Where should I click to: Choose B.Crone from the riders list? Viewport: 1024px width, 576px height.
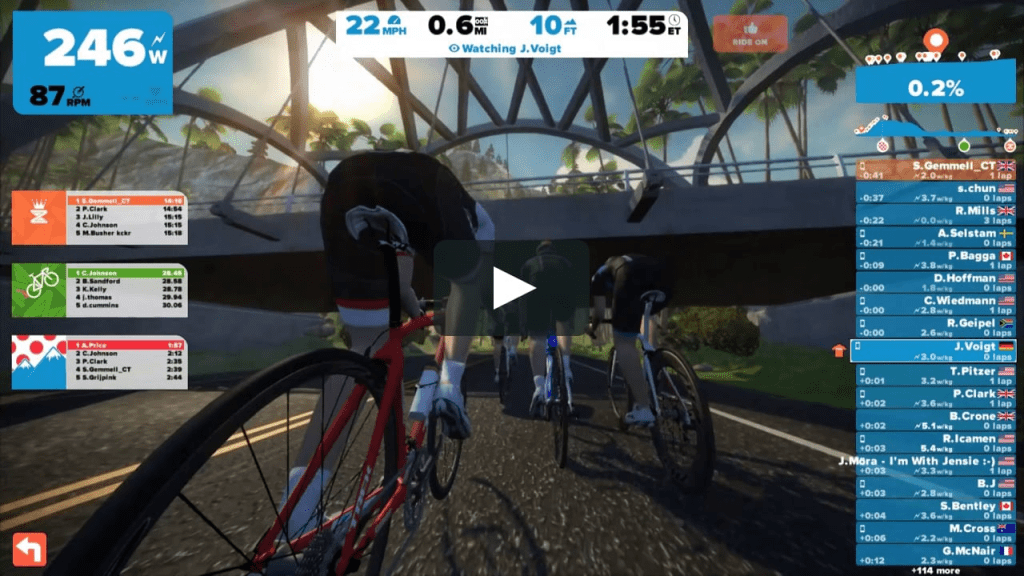point(936,420)
